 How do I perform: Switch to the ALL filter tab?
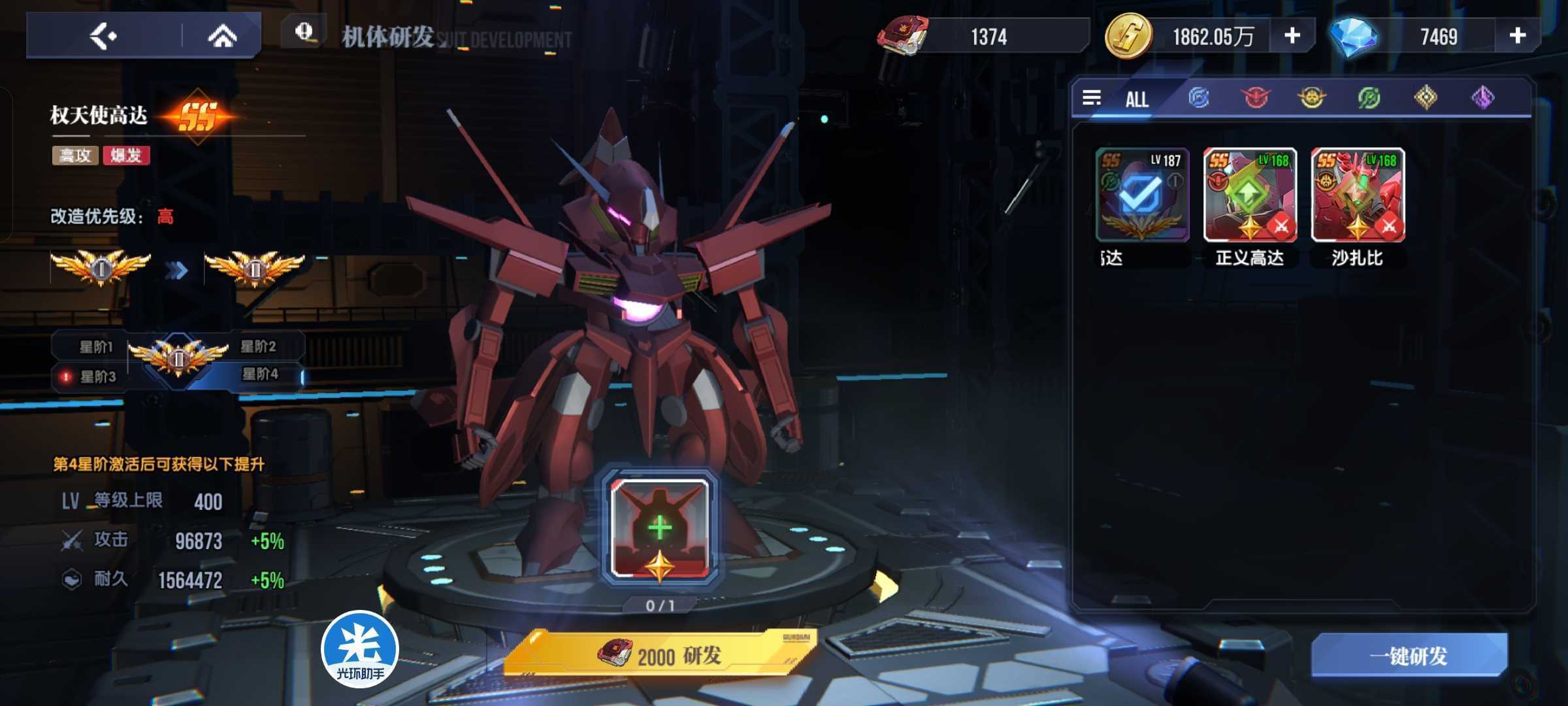pyautogui.click(x=1137, y=99)
